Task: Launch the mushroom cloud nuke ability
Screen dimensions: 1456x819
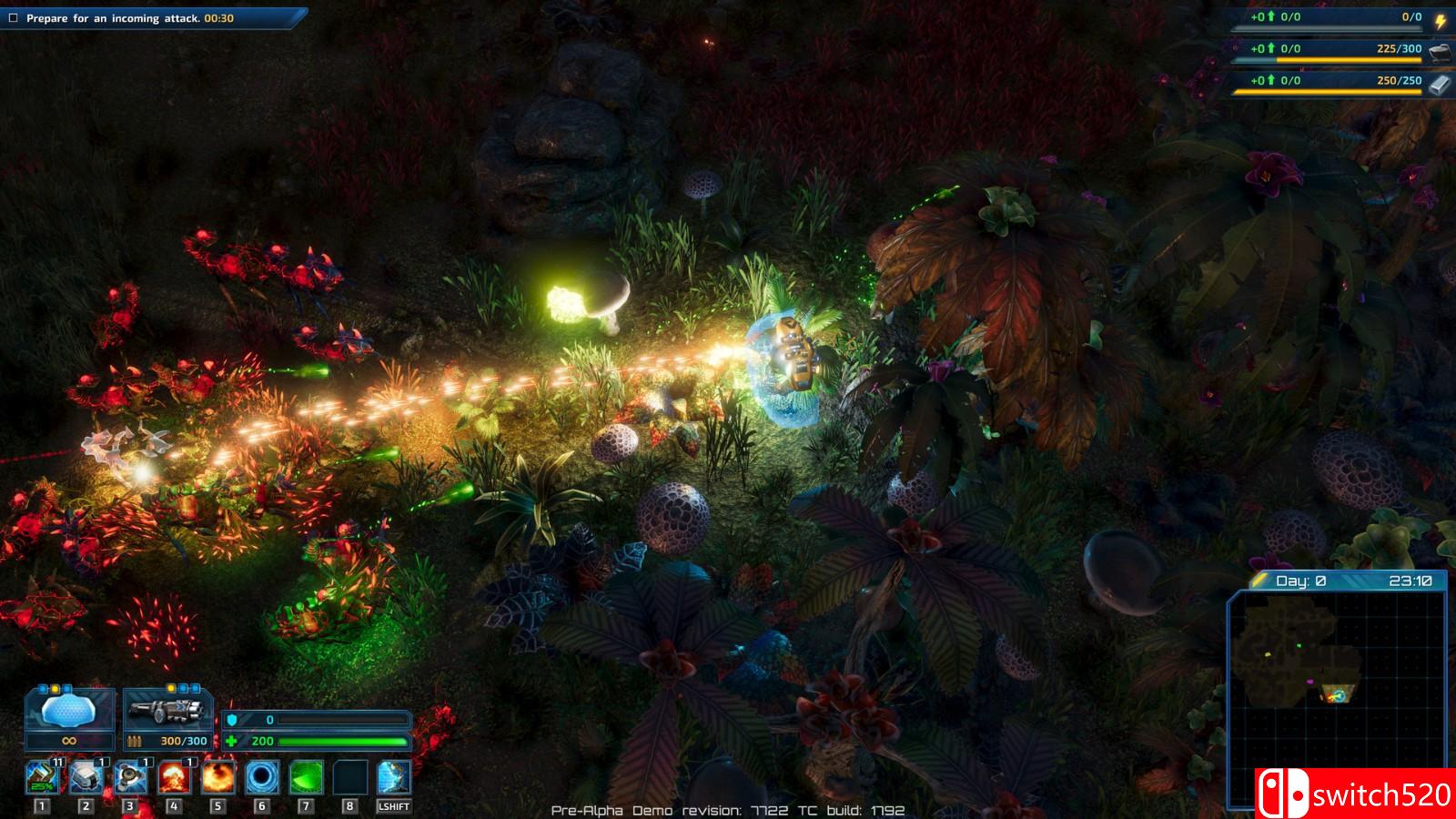Action: pyautogui.click(x=174, y=778)
